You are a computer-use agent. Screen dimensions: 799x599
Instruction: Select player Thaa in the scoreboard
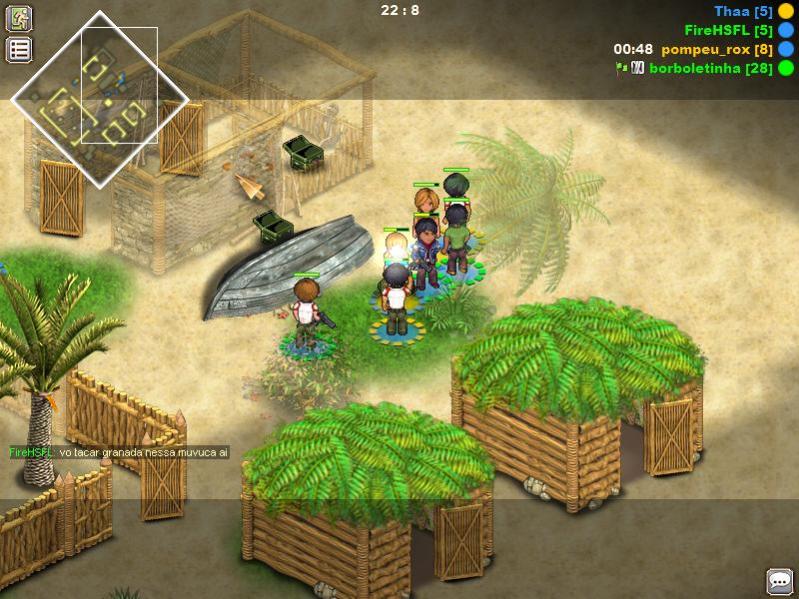pos(743,11)
